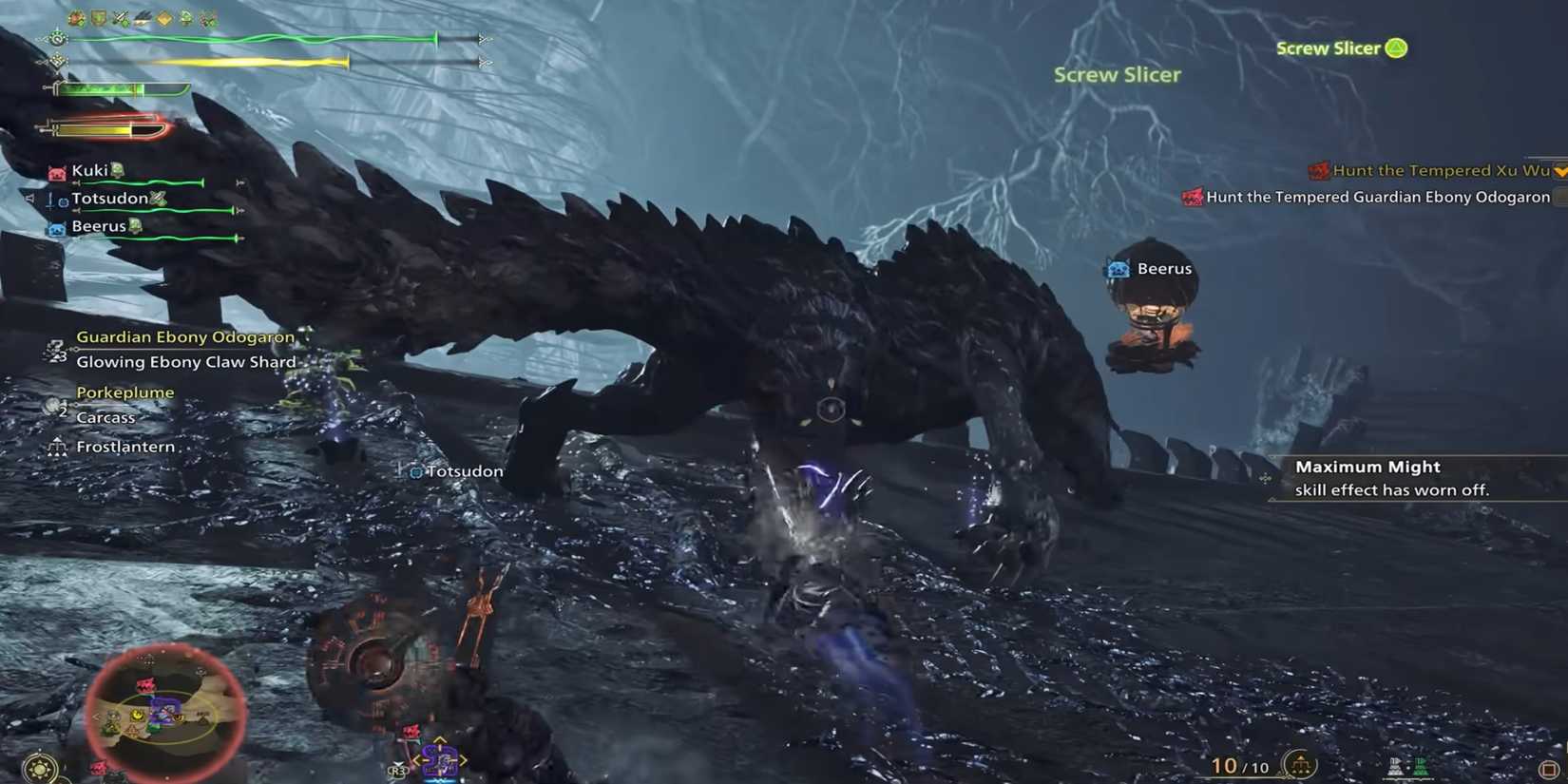Click the square record icon in the bottom-right corner
The height and width of the screenshot is (784, 1568).
click(1549, 768)
